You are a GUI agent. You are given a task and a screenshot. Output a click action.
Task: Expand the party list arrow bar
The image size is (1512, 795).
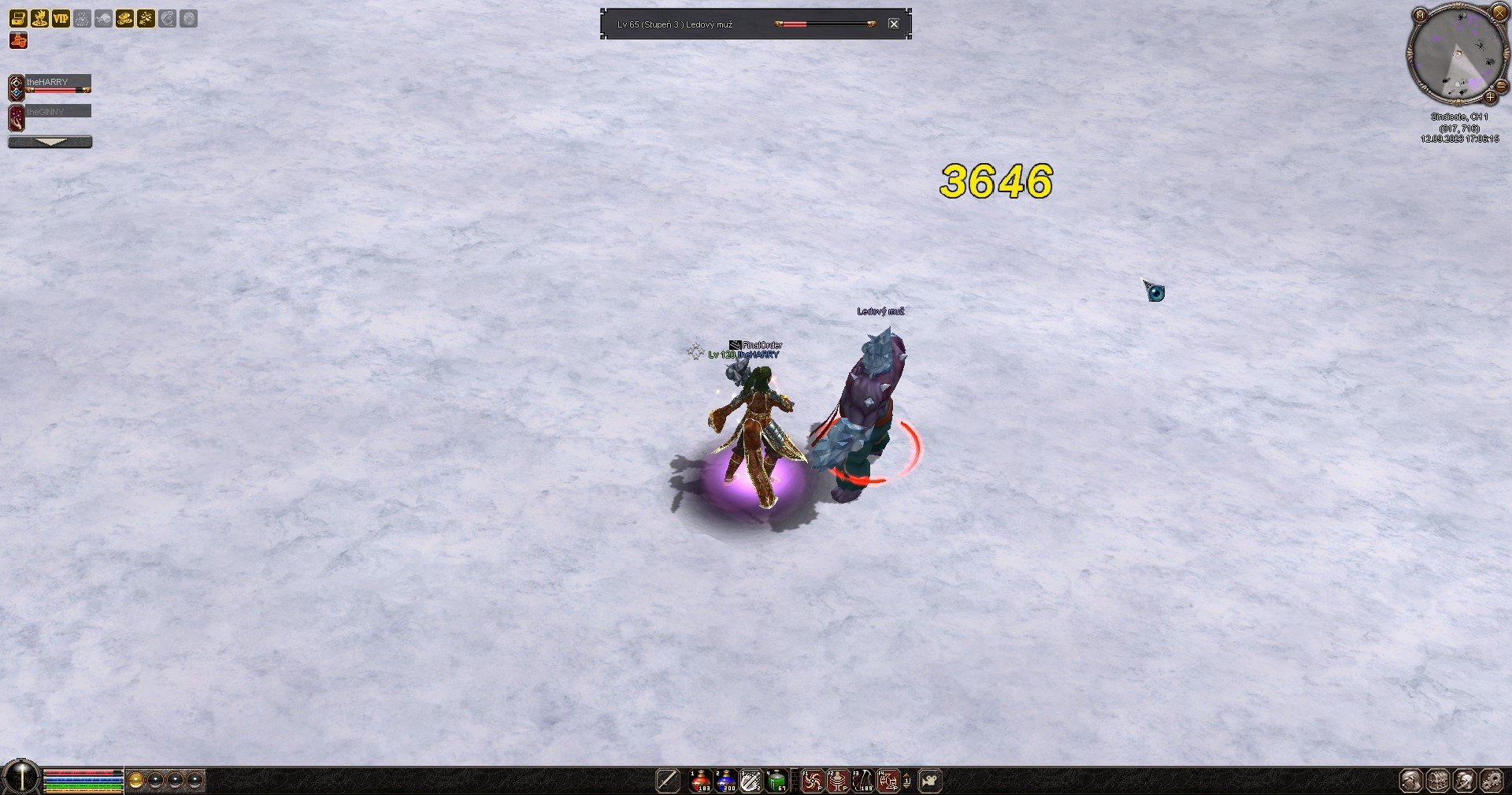(x=50, y=142)
